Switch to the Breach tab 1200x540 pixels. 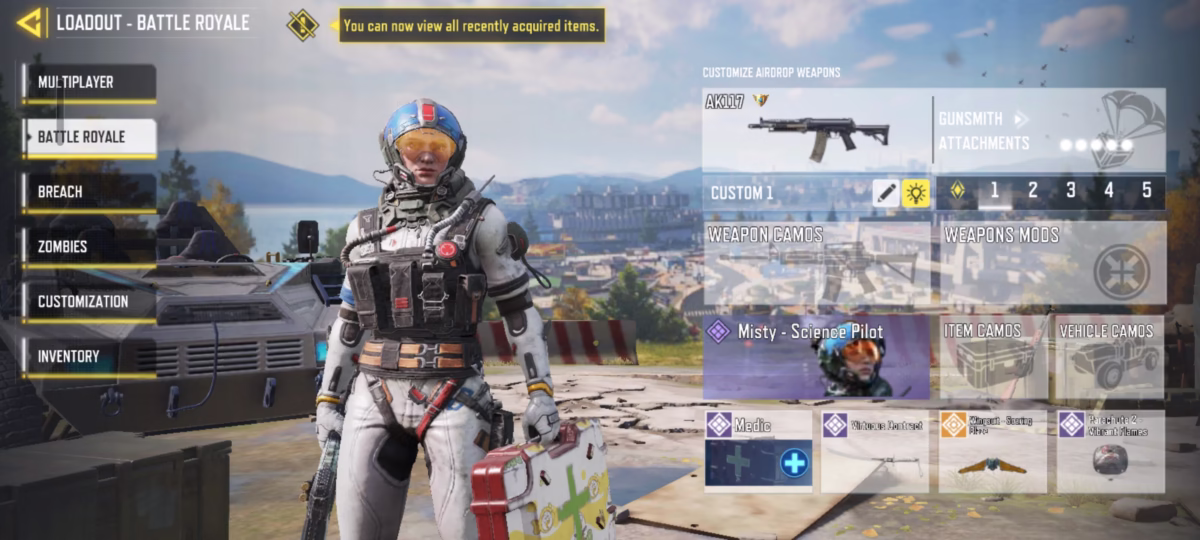(x=89, y=192)
